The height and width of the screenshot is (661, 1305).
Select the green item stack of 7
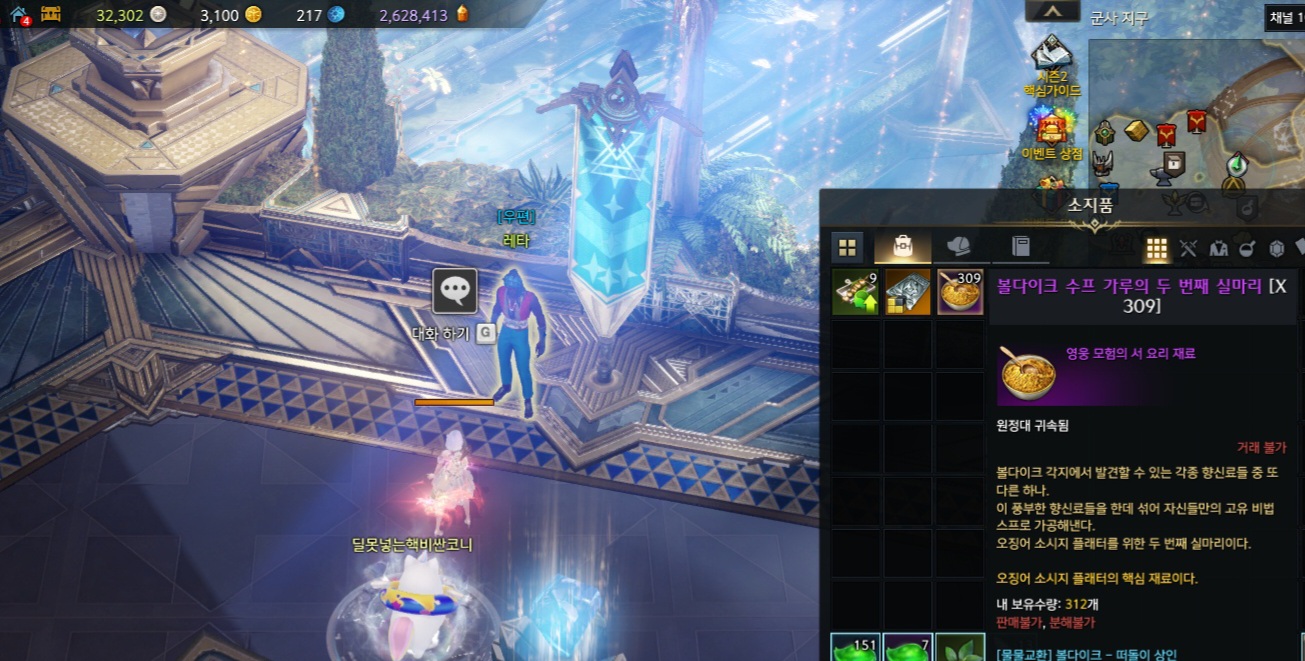point(908,648)
